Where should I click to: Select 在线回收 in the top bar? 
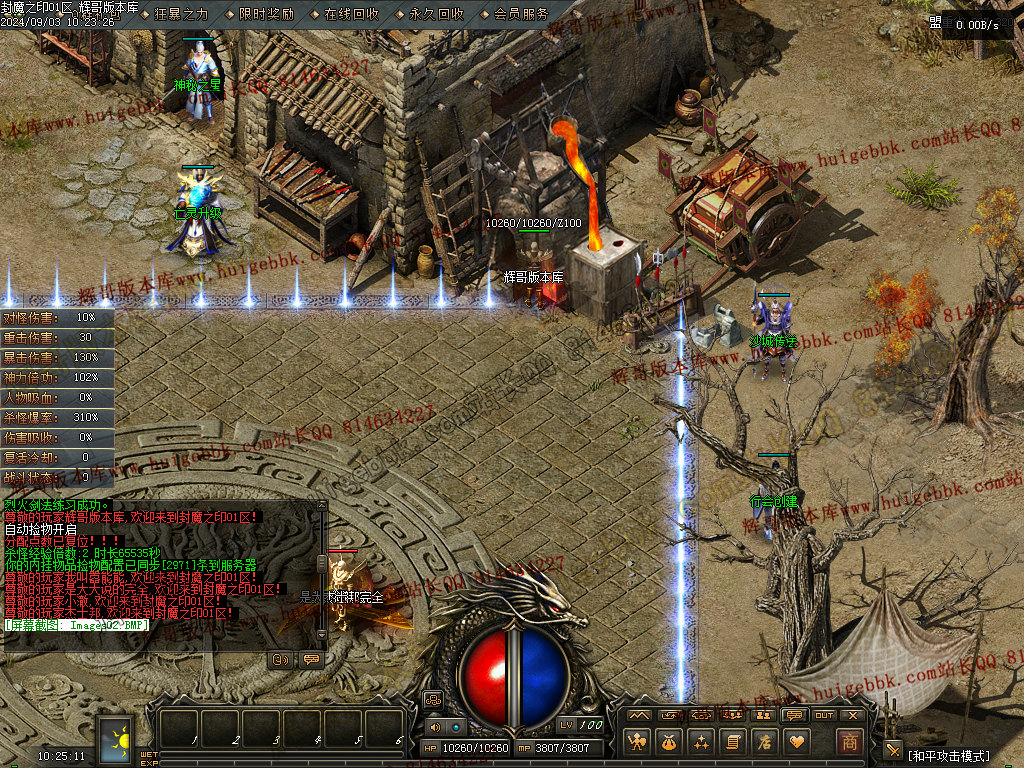[351, 14]
